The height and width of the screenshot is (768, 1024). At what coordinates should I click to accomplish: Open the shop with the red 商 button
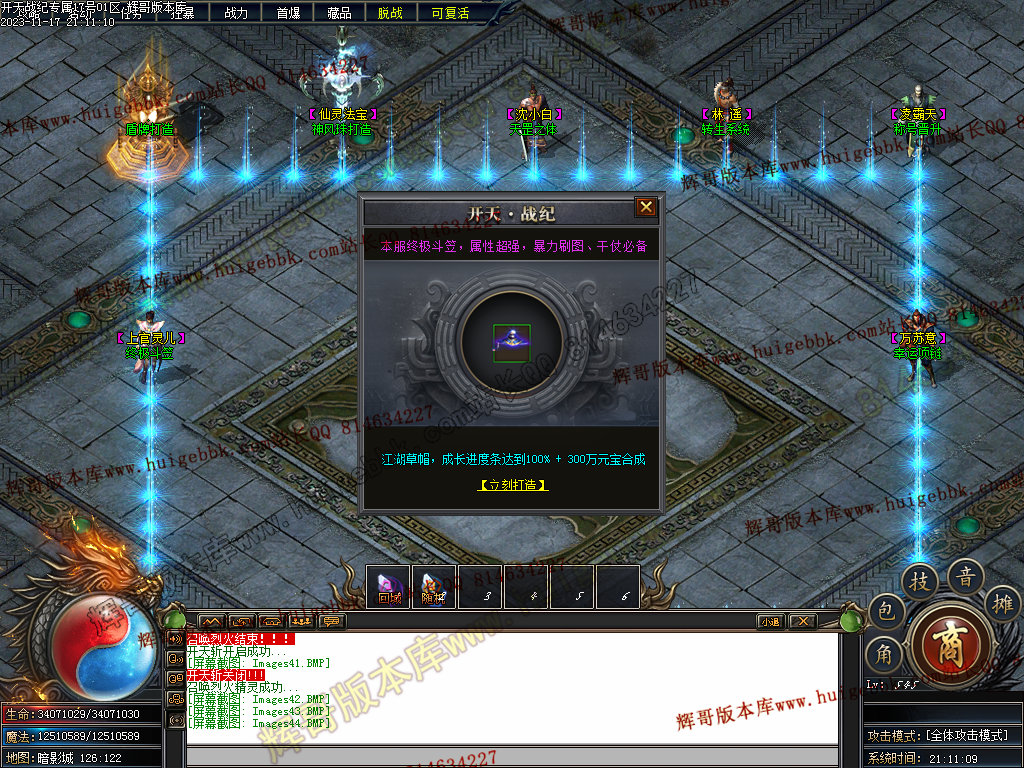(x=948, y=642)
